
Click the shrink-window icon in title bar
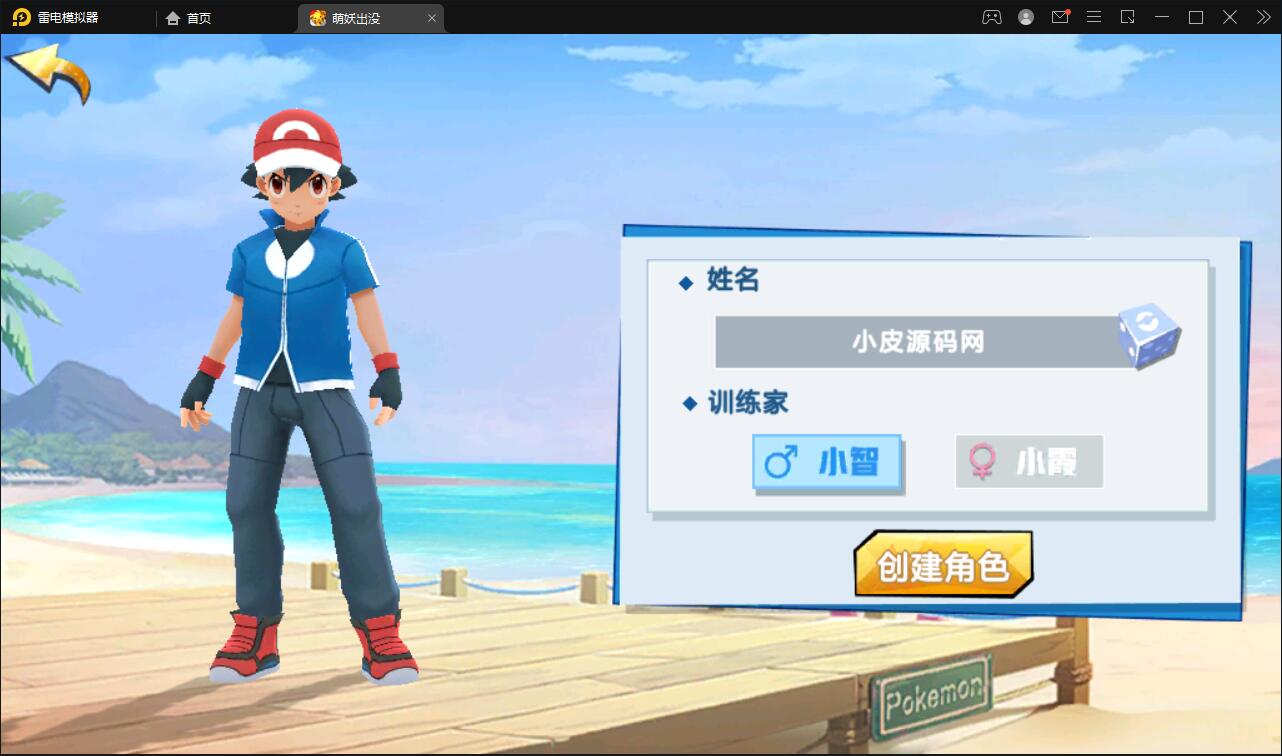(1128, 17)
